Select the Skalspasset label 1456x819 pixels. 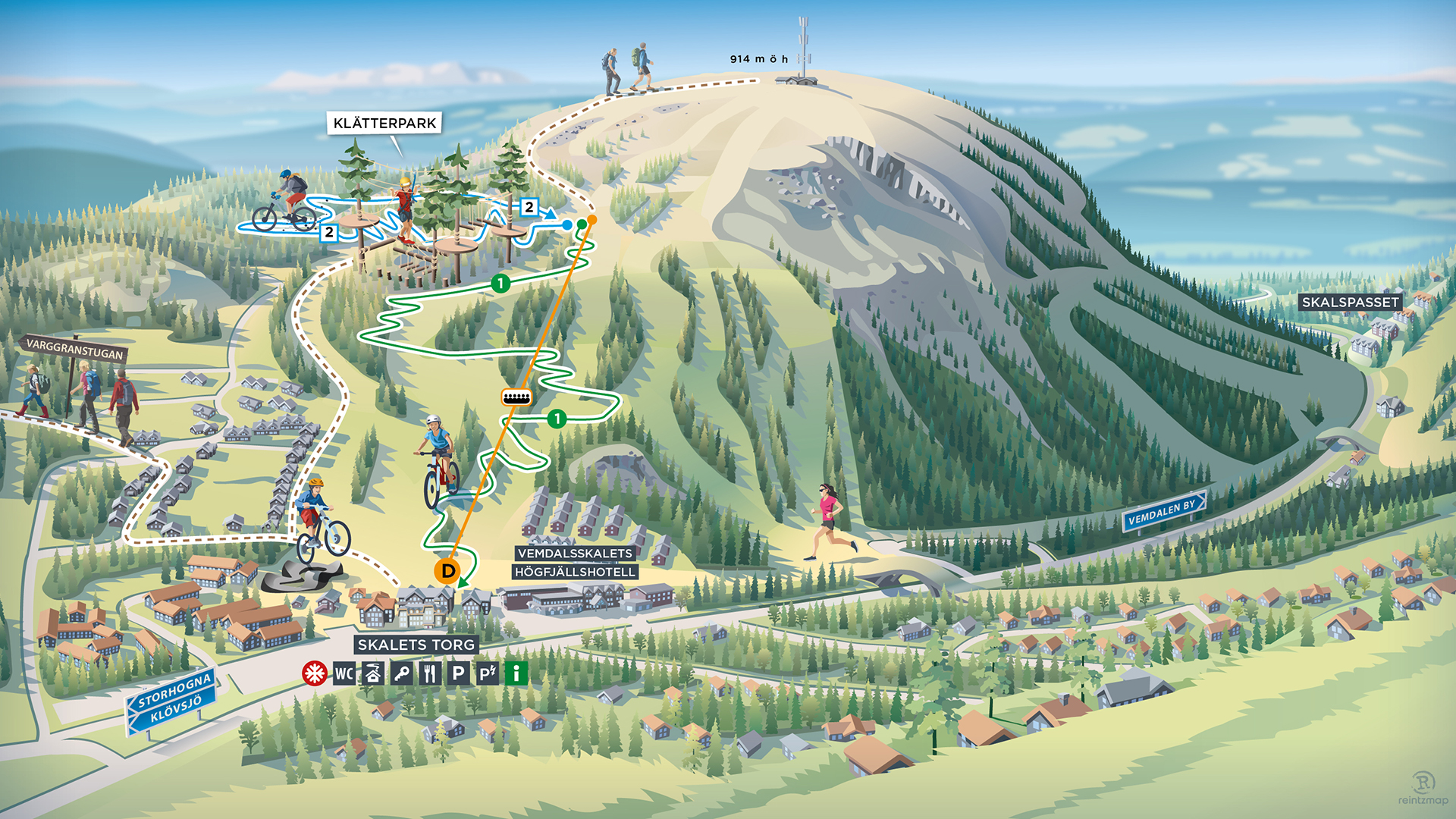coord(1350,302)
